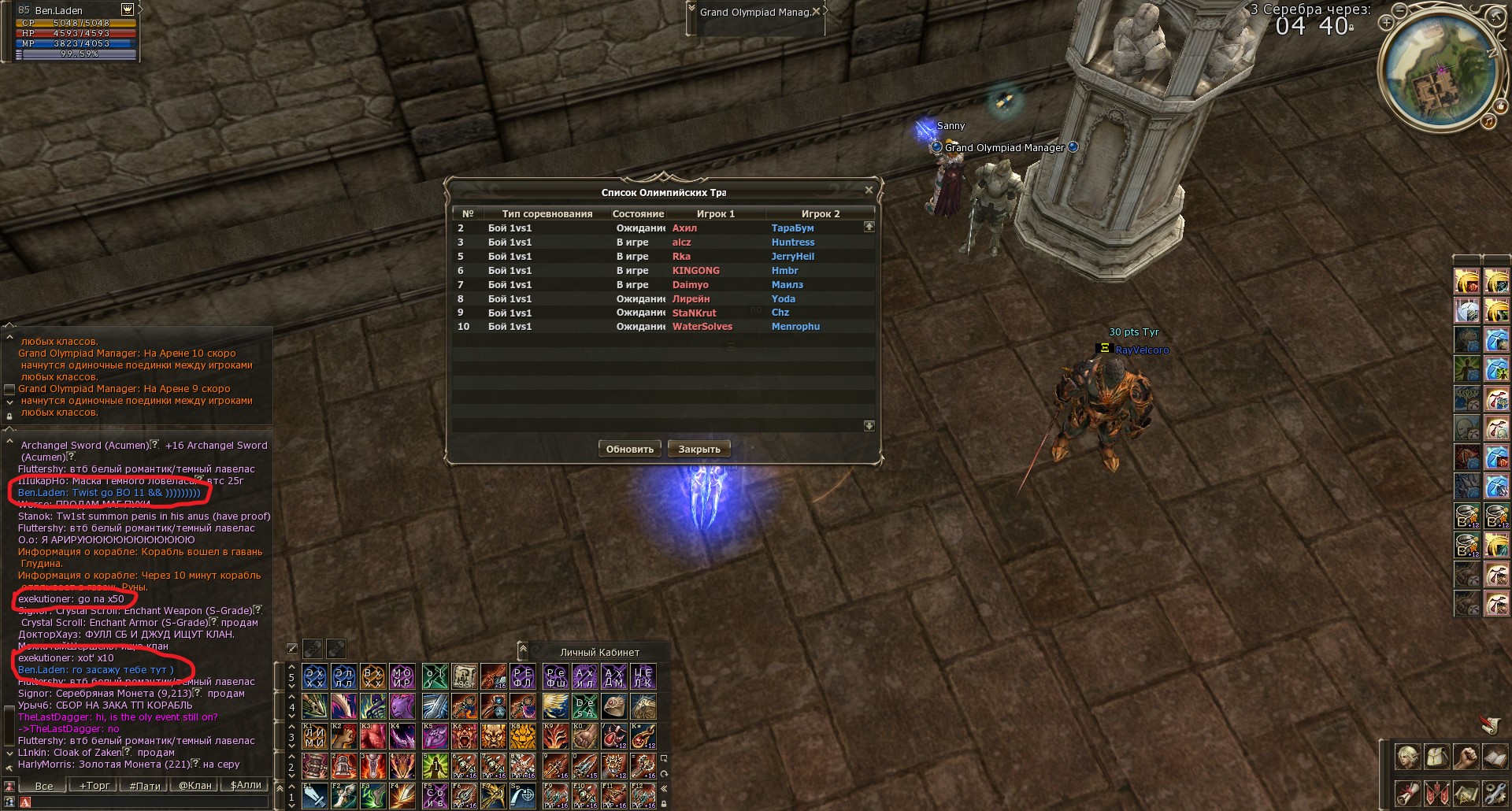Screen dimensions: 1512x811
Task: Select the WaterSolves vs Menrophu match row
Action: point(661,327)
